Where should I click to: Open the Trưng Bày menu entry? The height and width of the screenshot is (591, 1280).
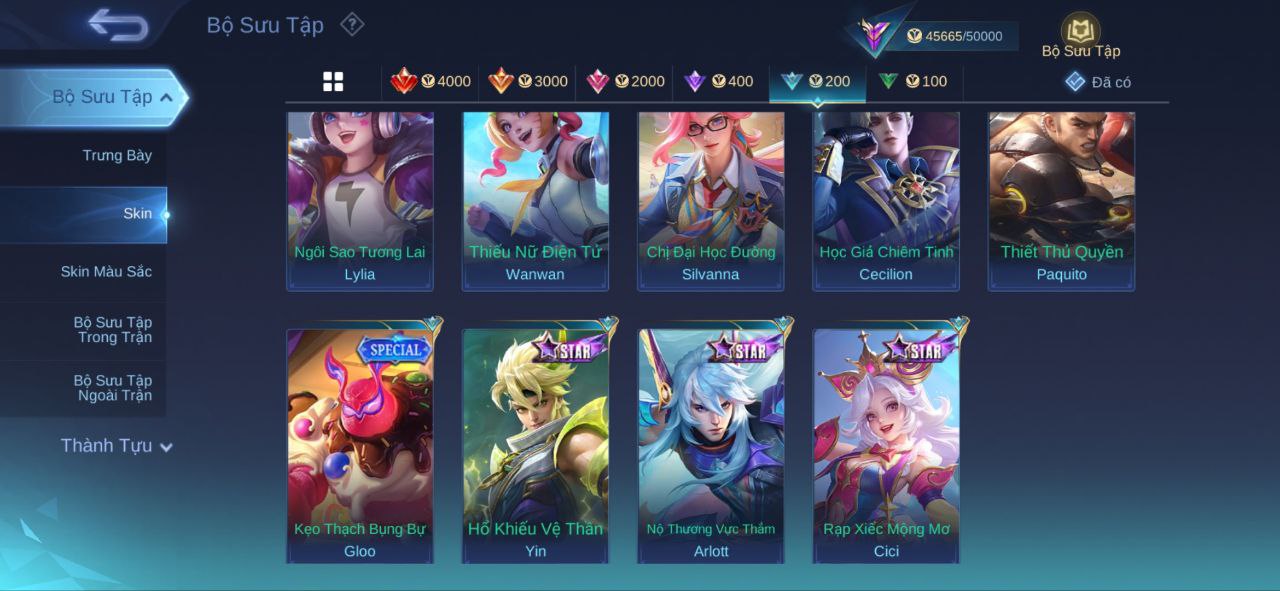pyautogui.click(x=117, y=155)
